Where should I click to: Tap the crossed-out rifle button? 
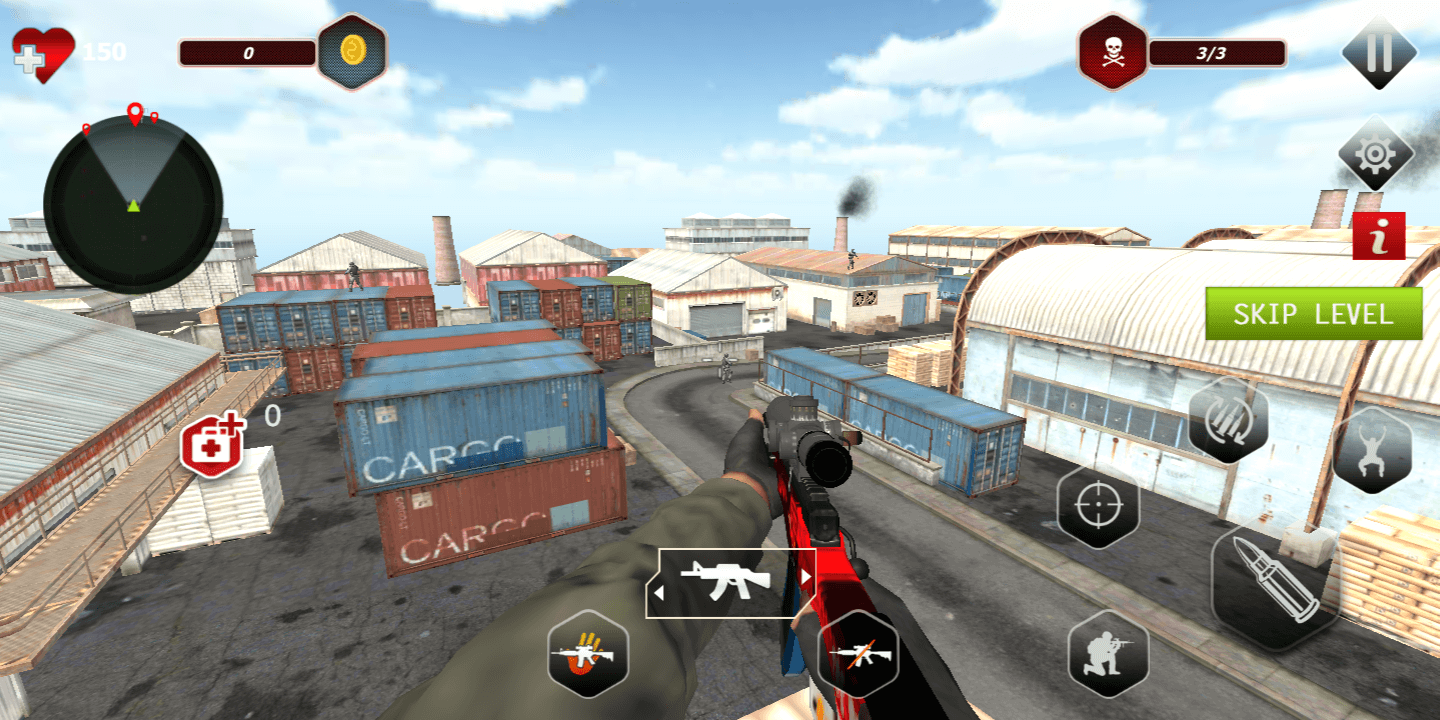tap(858, 654)
